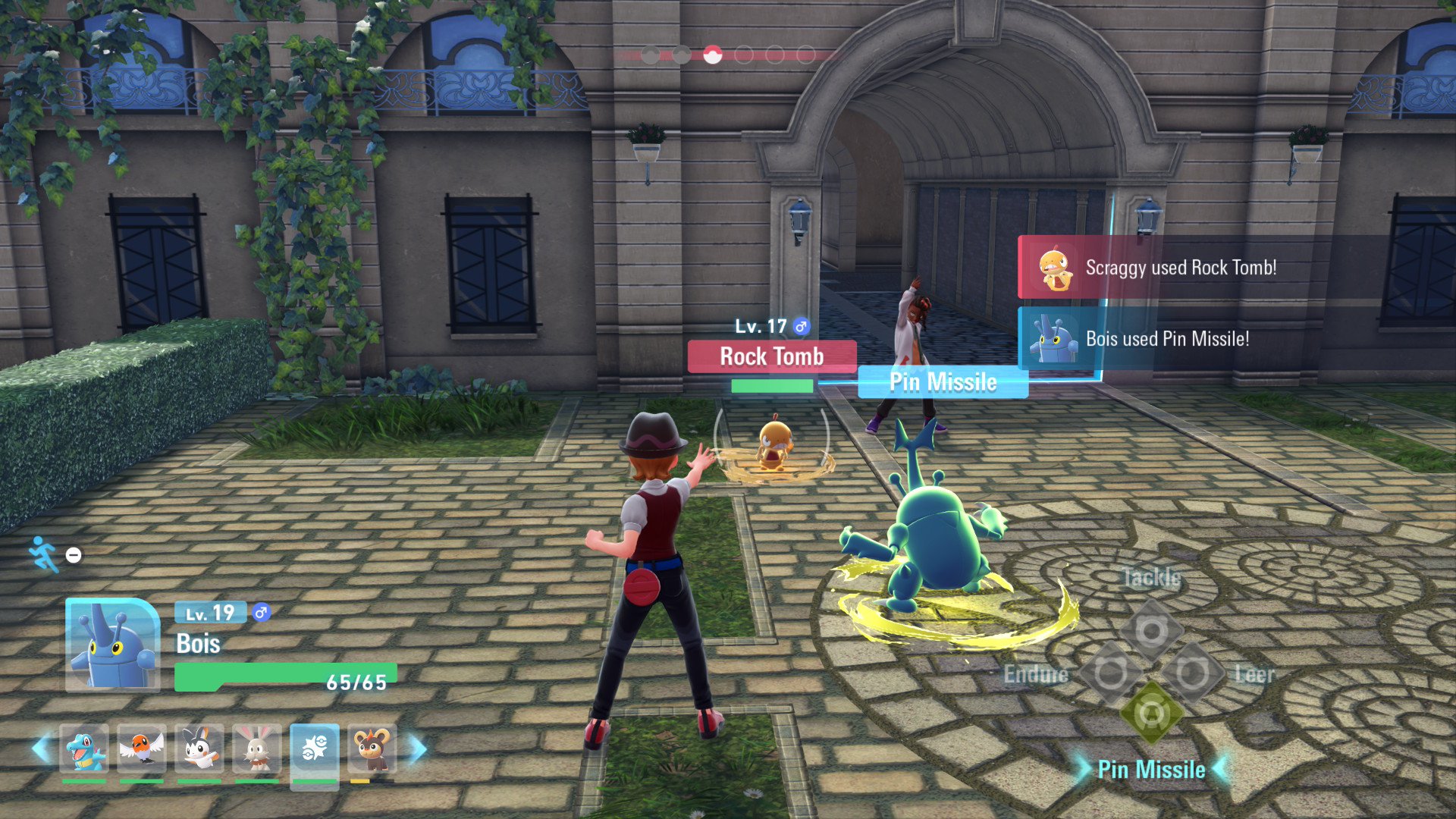Pick Bunnelby from the party bar
The height and width of the screenshot is (819, 1456).
pos(257,749)
